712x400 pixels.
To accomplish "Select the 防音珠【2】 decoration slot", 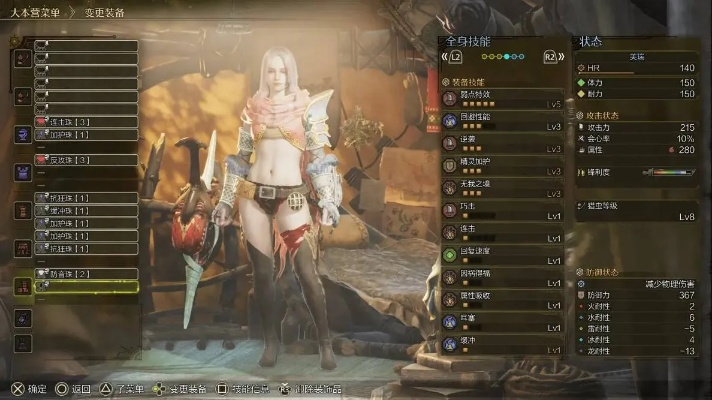I will (x=86, y=273).
